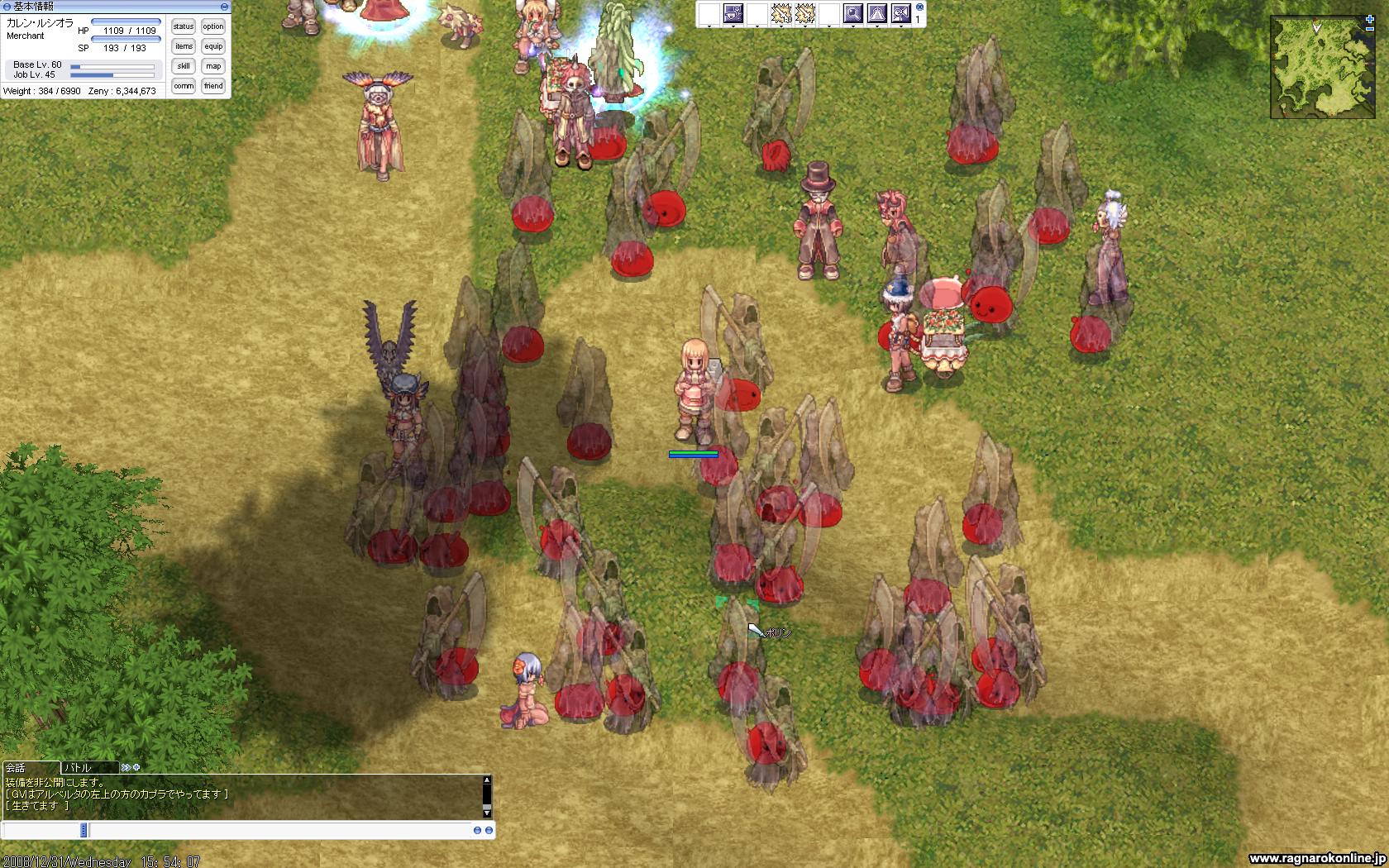Open the status window
Screen dimensions: 1389x868
184,26
